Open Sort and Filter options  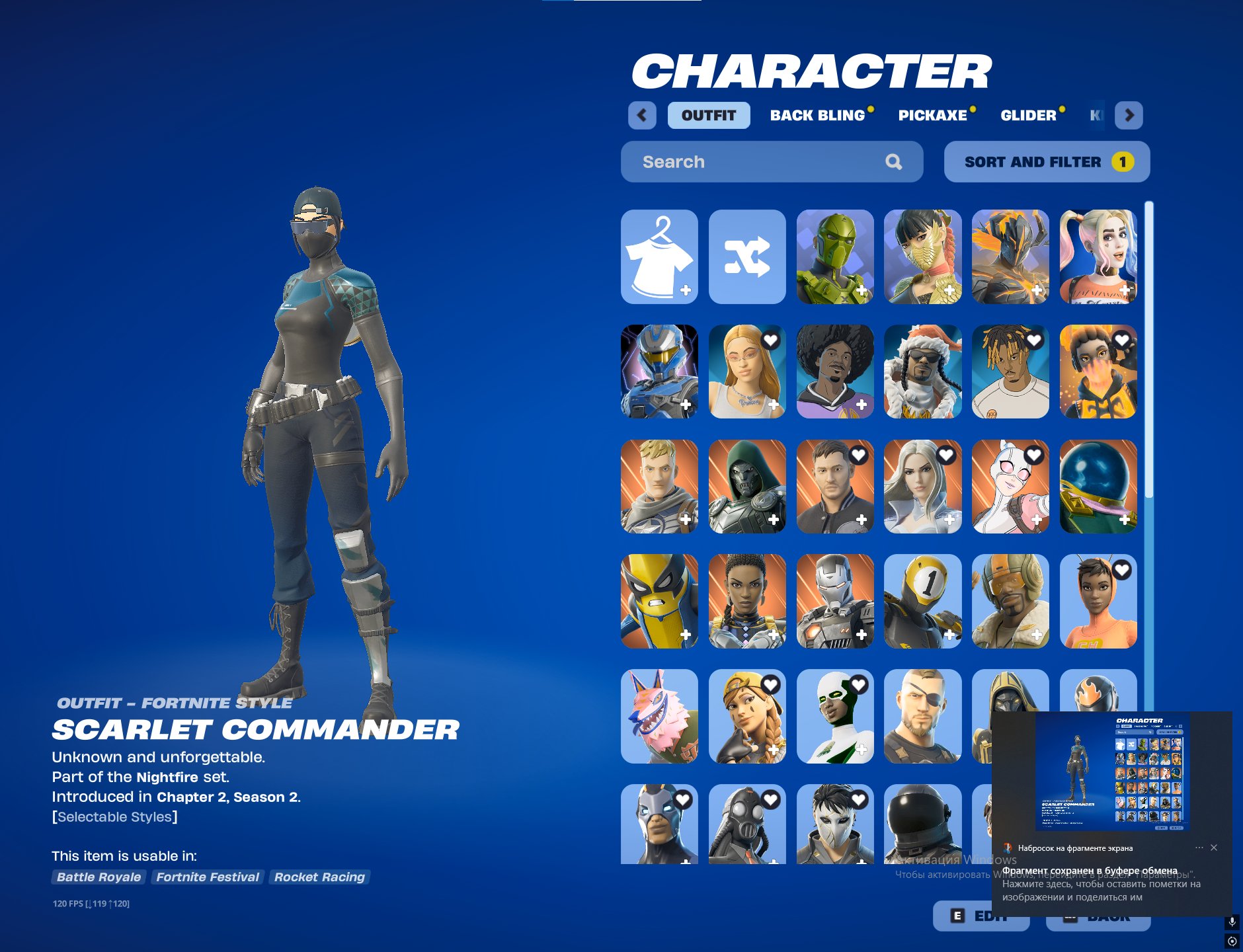[x=1045, y=161]
